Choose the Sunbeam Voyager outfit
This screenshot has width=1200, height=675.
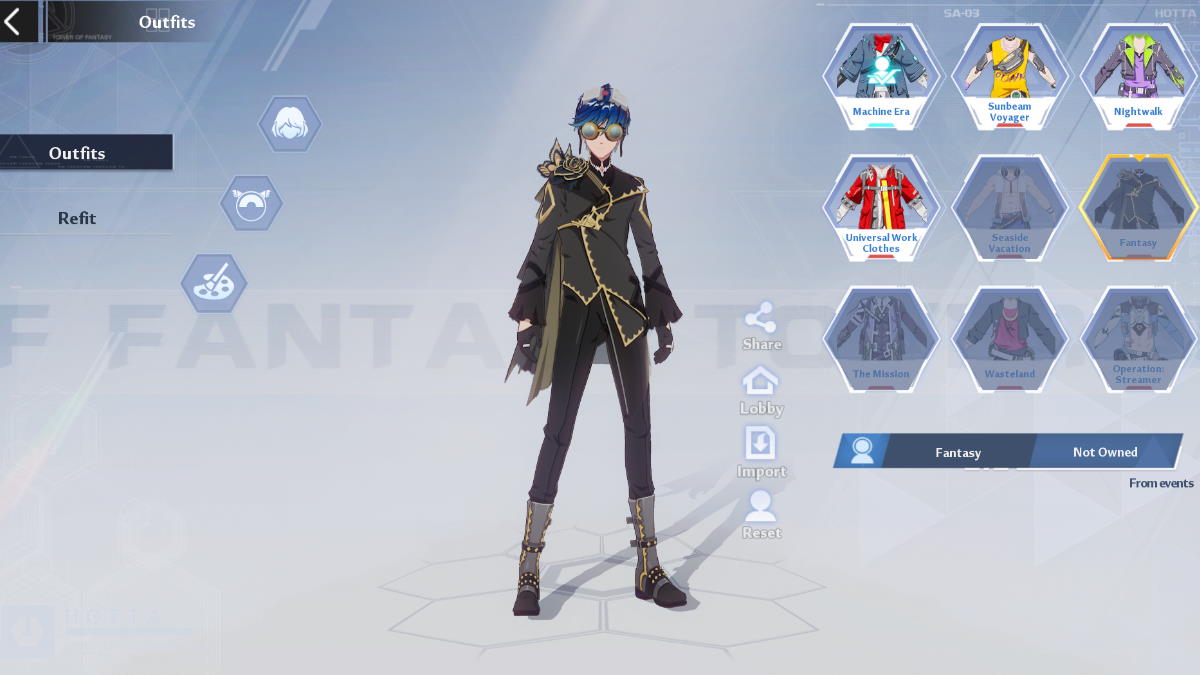1009,77
